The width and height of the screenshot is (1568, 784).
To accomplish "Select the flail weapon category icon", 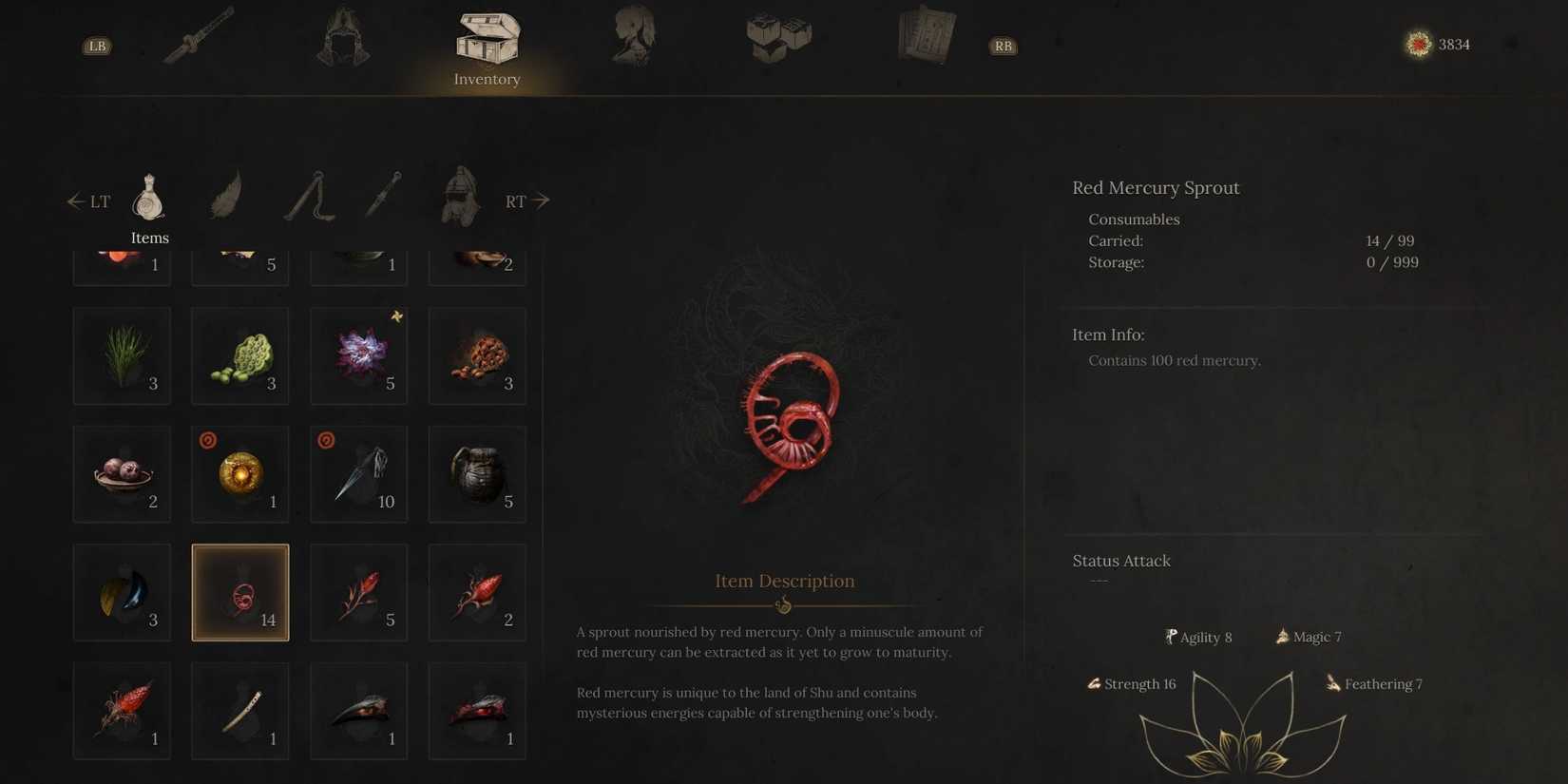I will (x=311, y=197).
